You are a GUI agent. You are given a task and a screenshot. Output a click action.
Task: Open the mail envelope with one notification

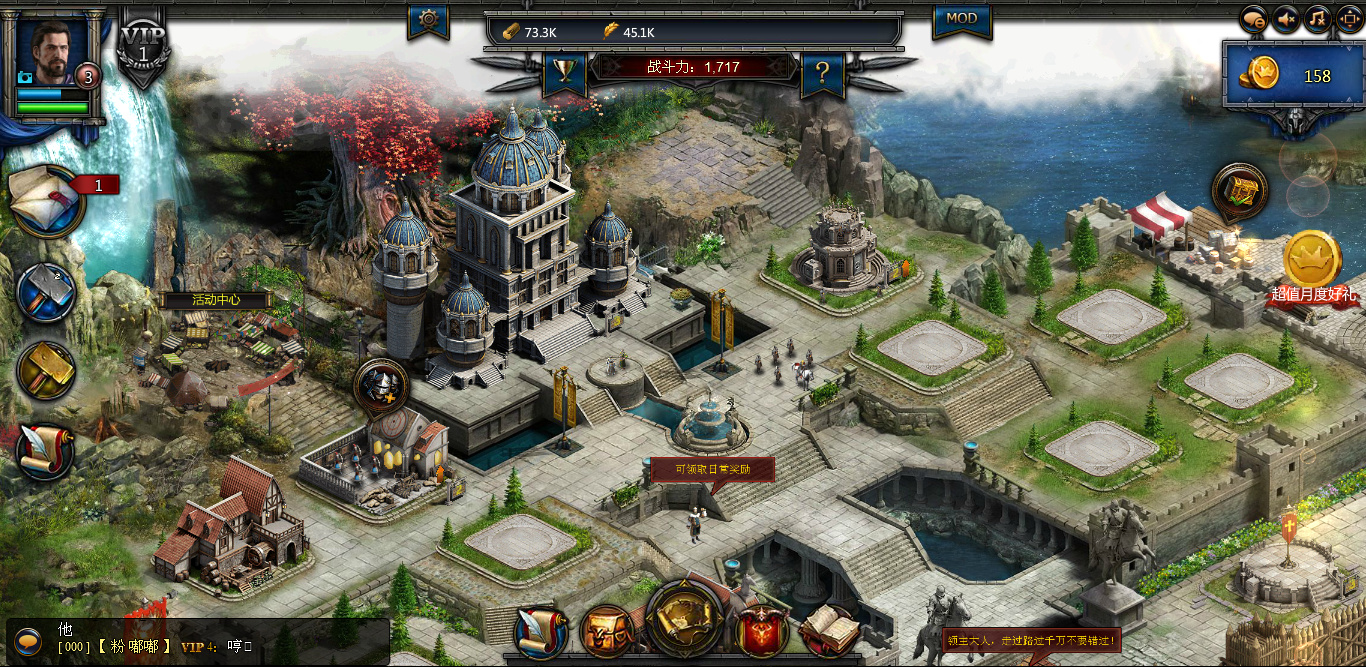pos(48,201)
